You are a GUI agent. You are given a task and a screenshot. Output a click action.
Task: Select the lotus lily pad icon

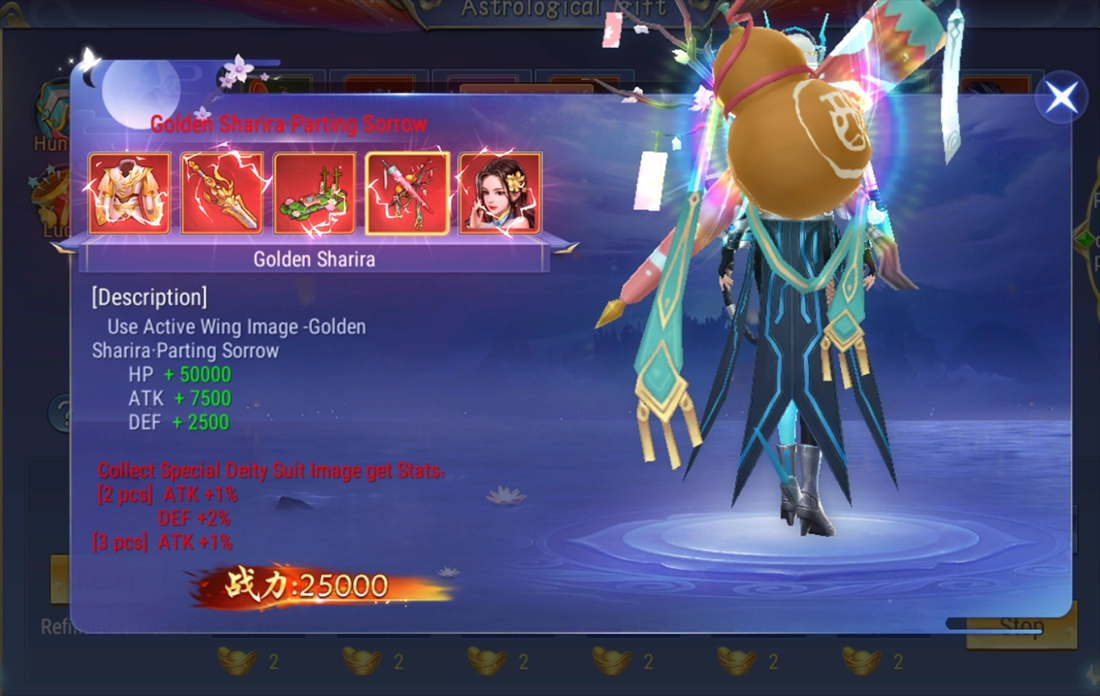pyautogui.click(x=314, y=193)
